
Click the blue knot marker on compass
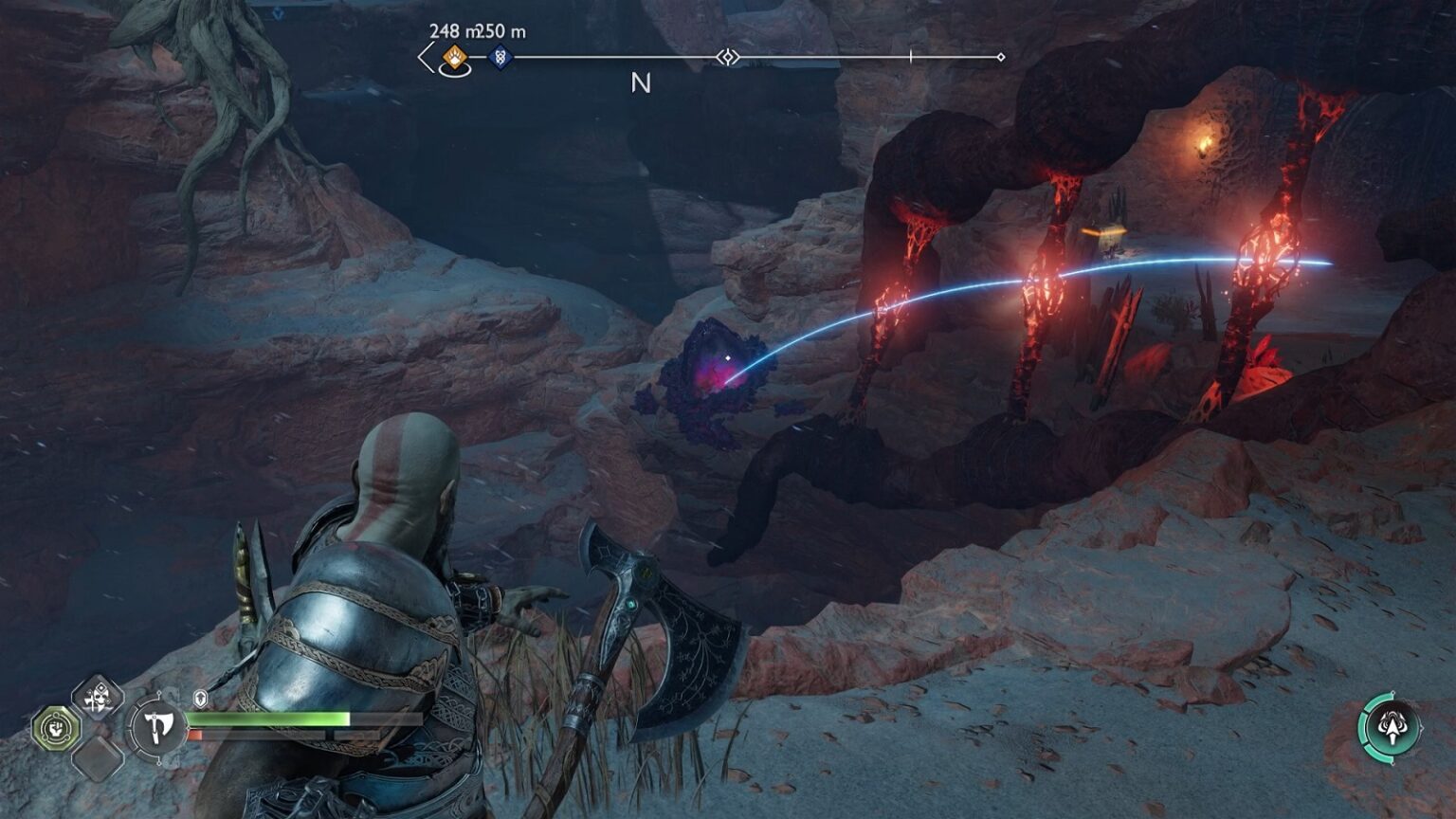[500, 58]
